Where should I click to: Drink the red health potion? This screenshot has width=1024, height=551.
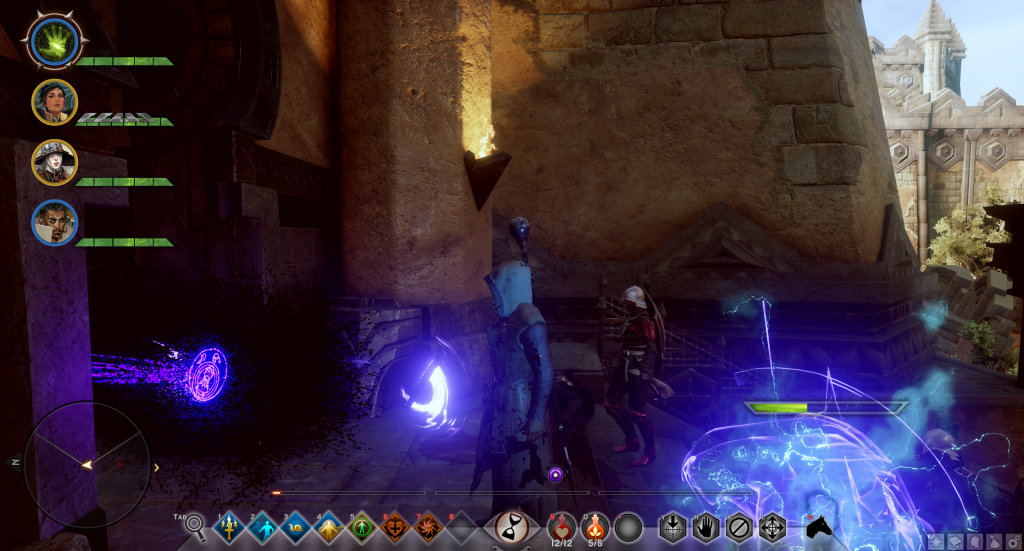tap(562, 524)
